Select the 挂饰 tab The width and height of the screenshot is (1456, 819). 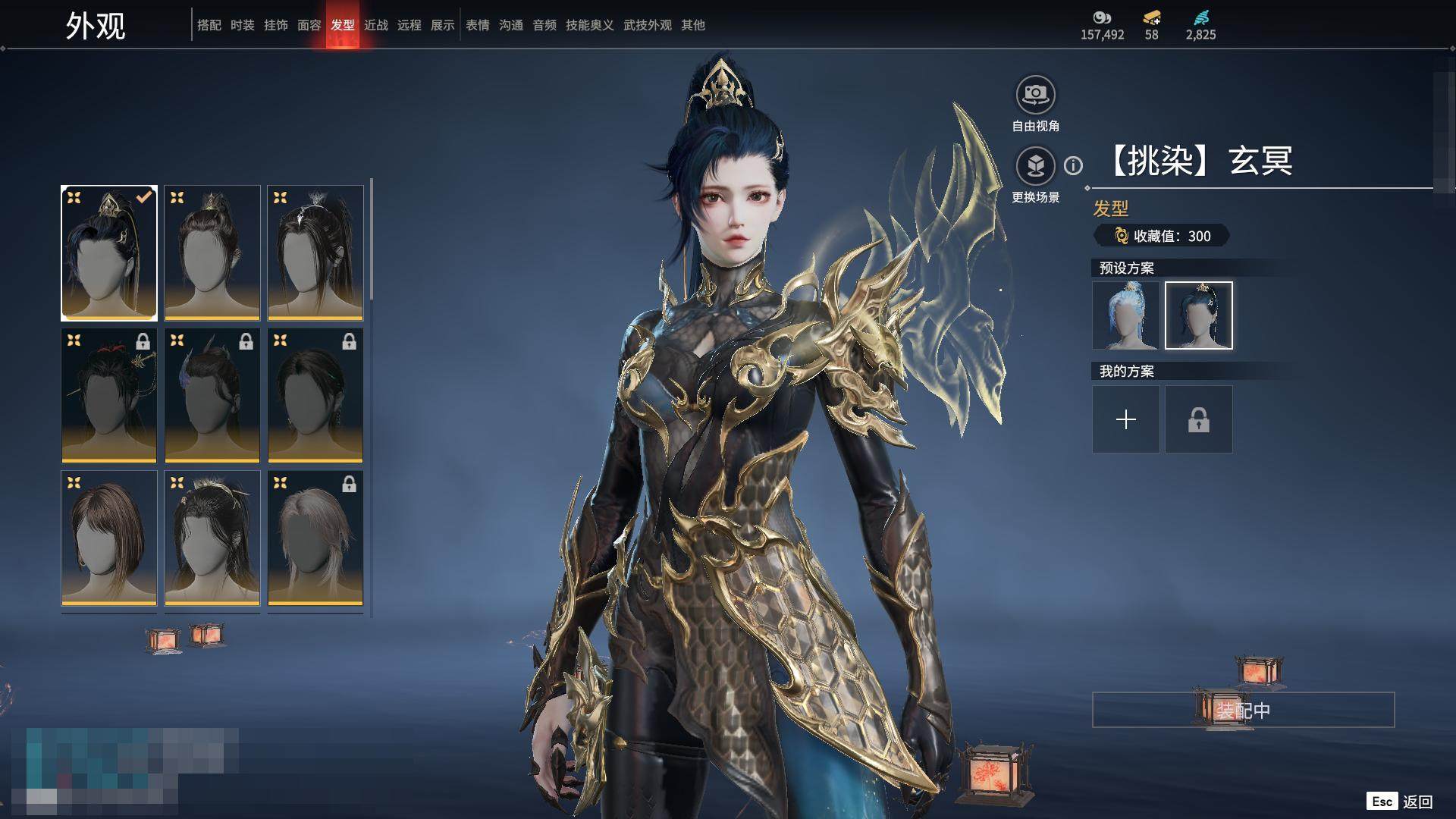tap(276, 25)
